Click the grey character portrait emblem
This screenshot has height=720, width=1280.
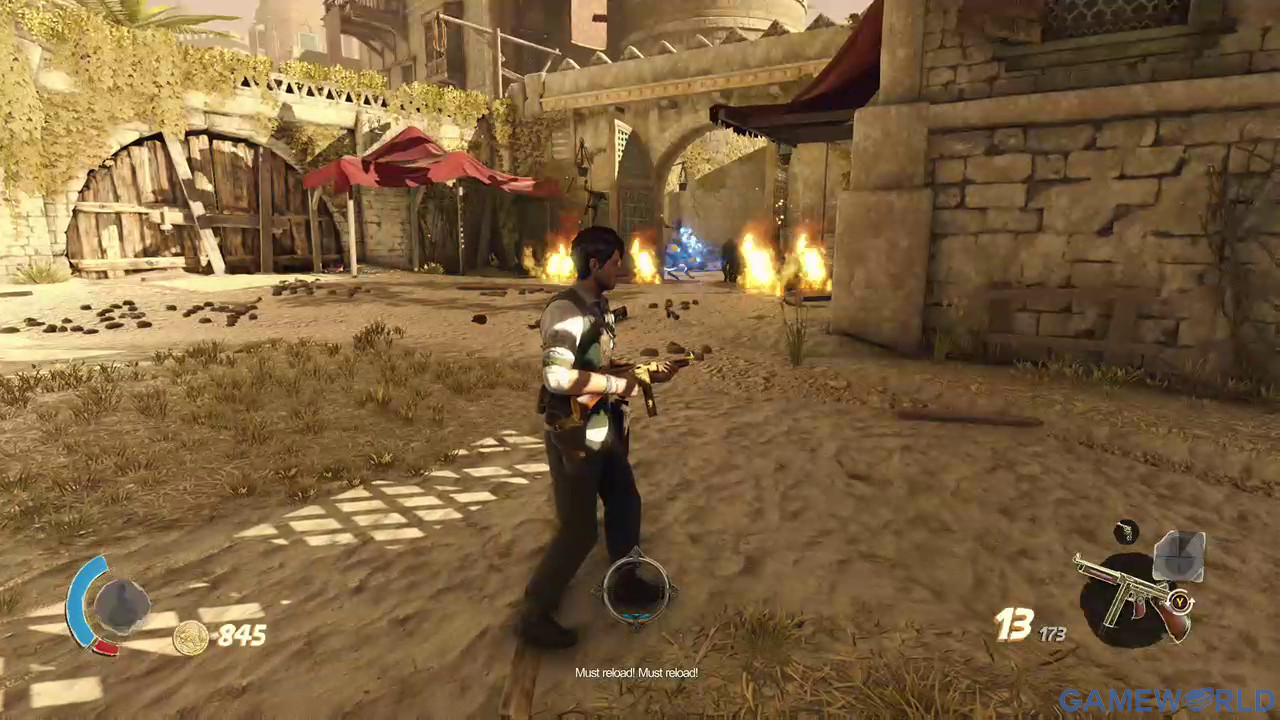pos(122,607)
